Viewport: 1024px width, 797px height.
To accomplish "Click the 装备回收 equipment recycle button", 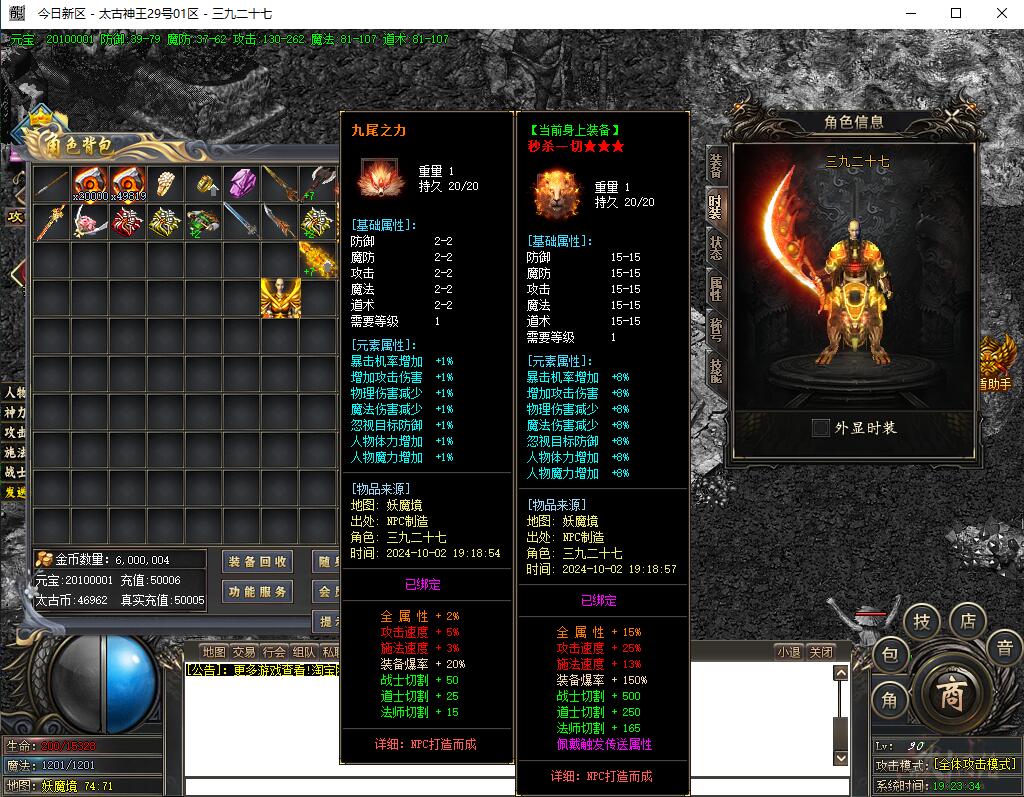I will pyautogui.click(x=258, y=562).
